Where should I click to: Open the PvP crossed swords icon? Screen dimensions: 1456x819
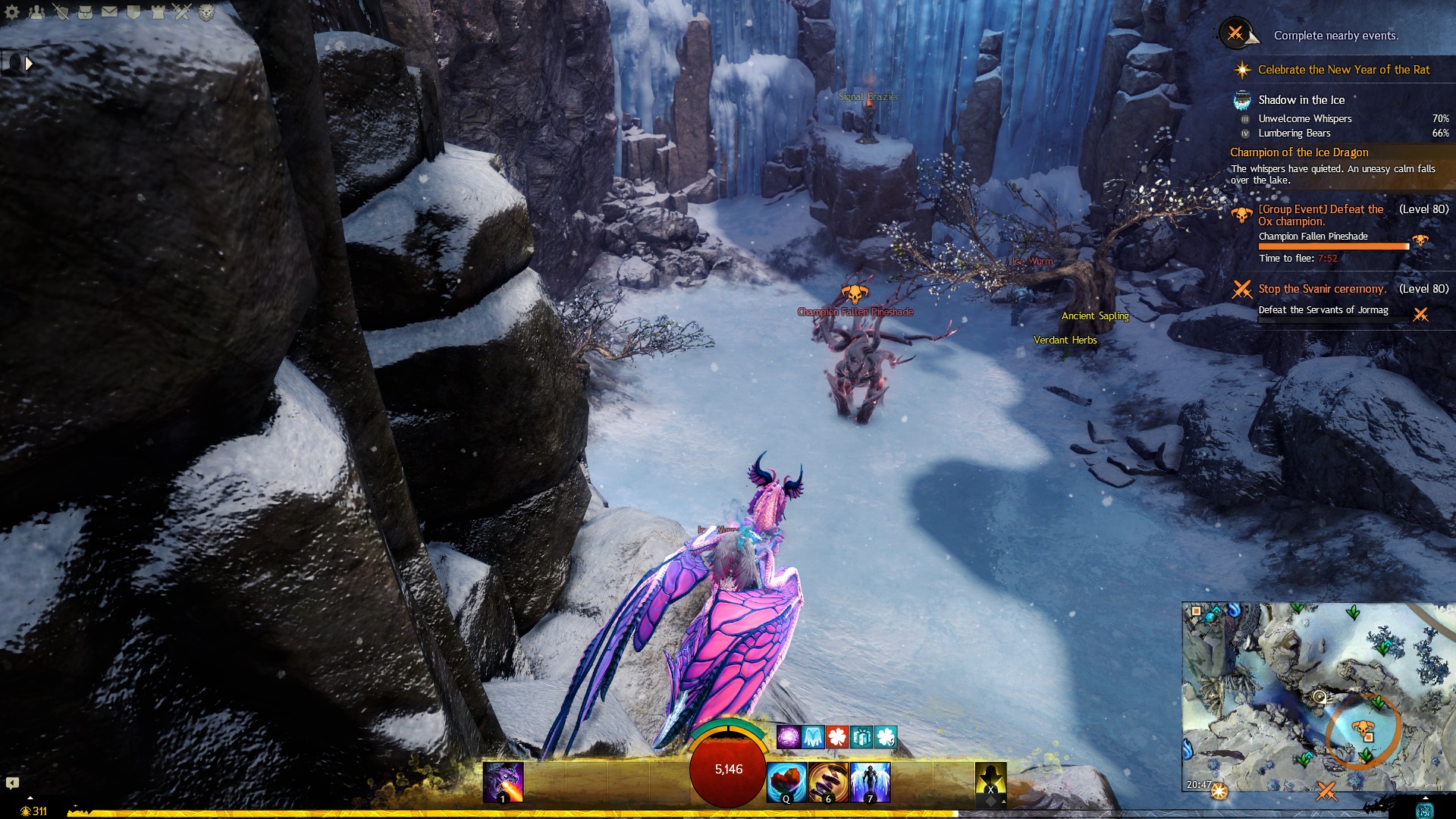[182, 12]
